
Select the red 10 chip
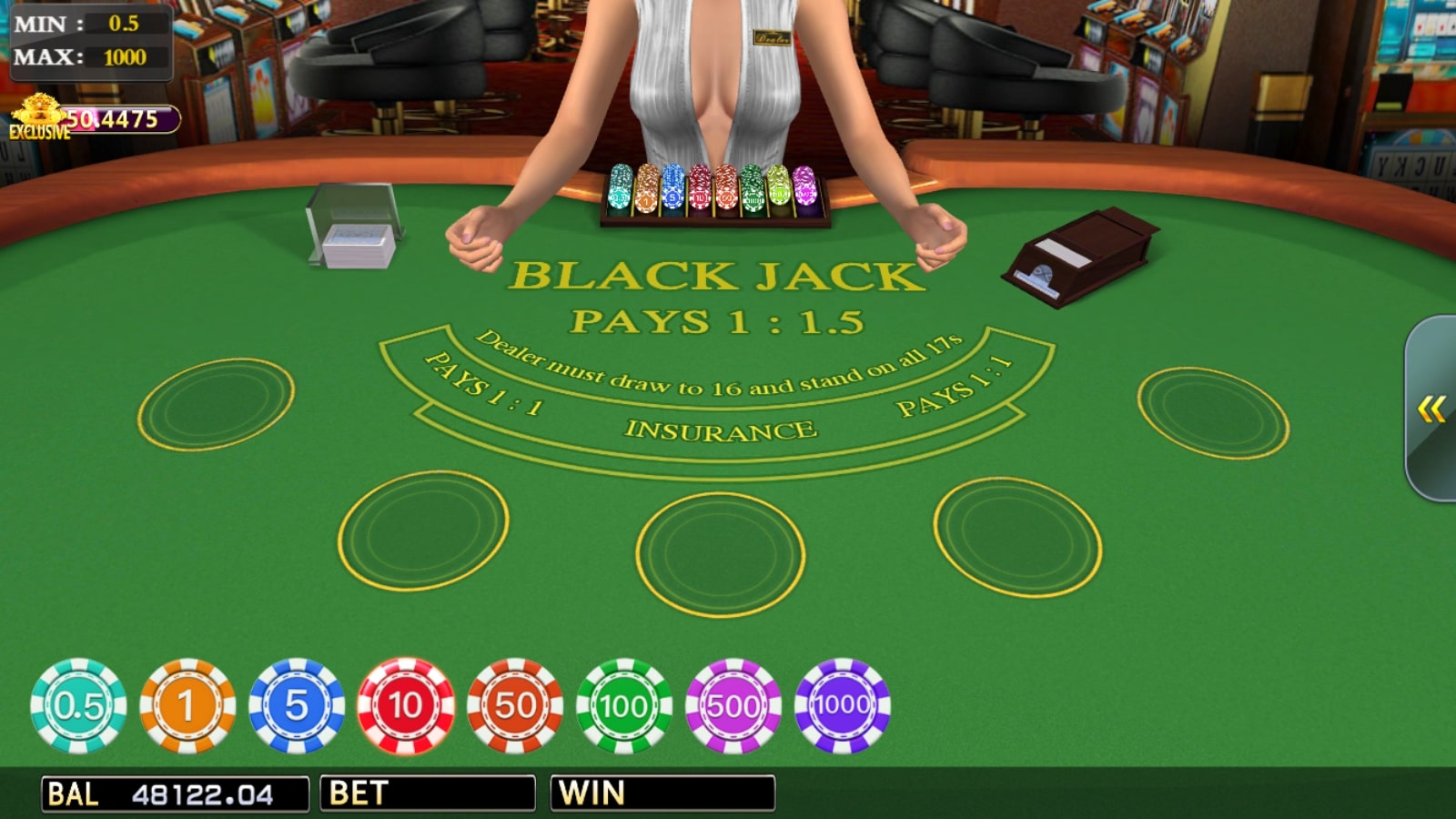coord(405,705)
